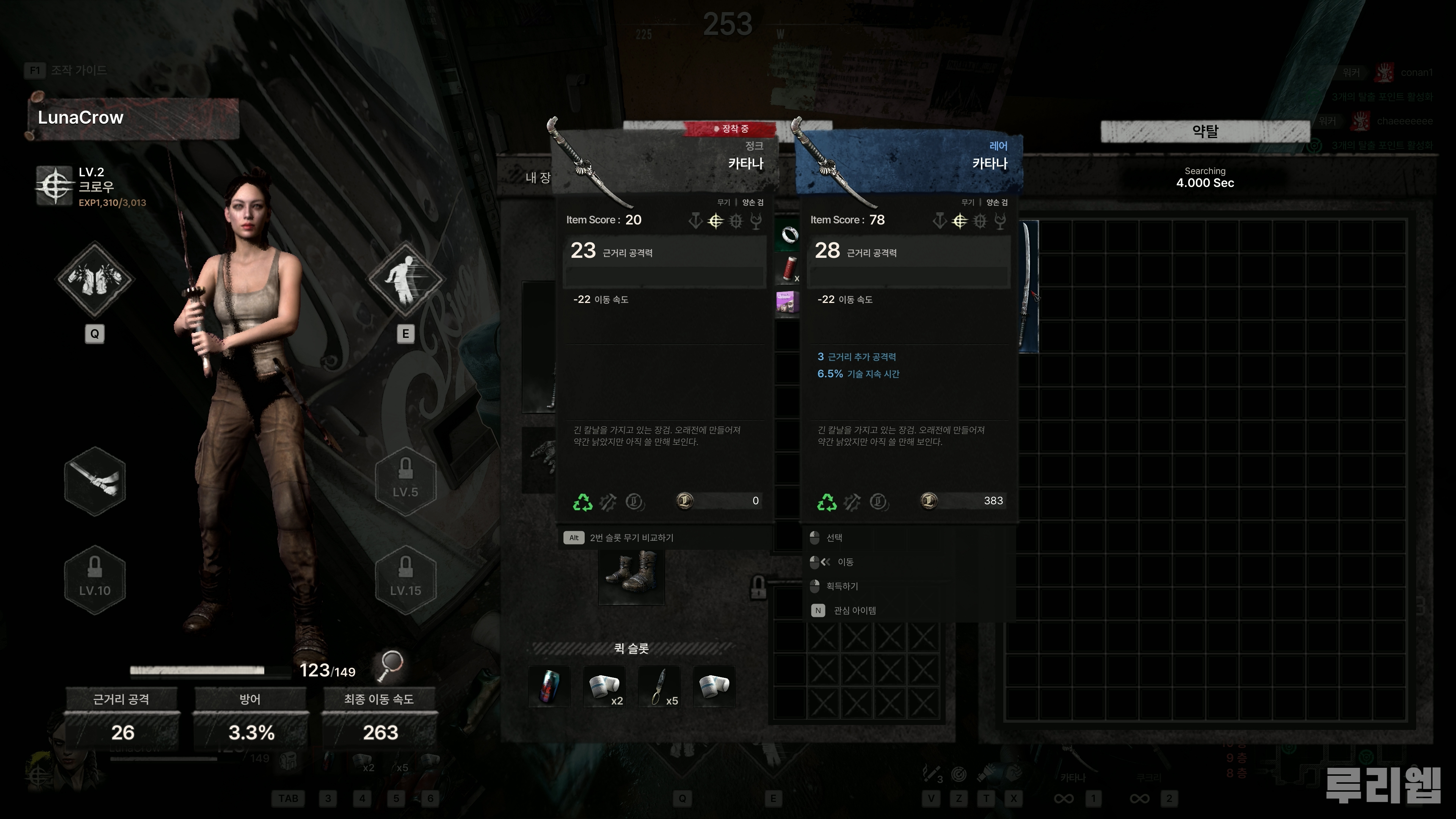
Task: Activate the Q fist skill icon
Action: (94, 279)
